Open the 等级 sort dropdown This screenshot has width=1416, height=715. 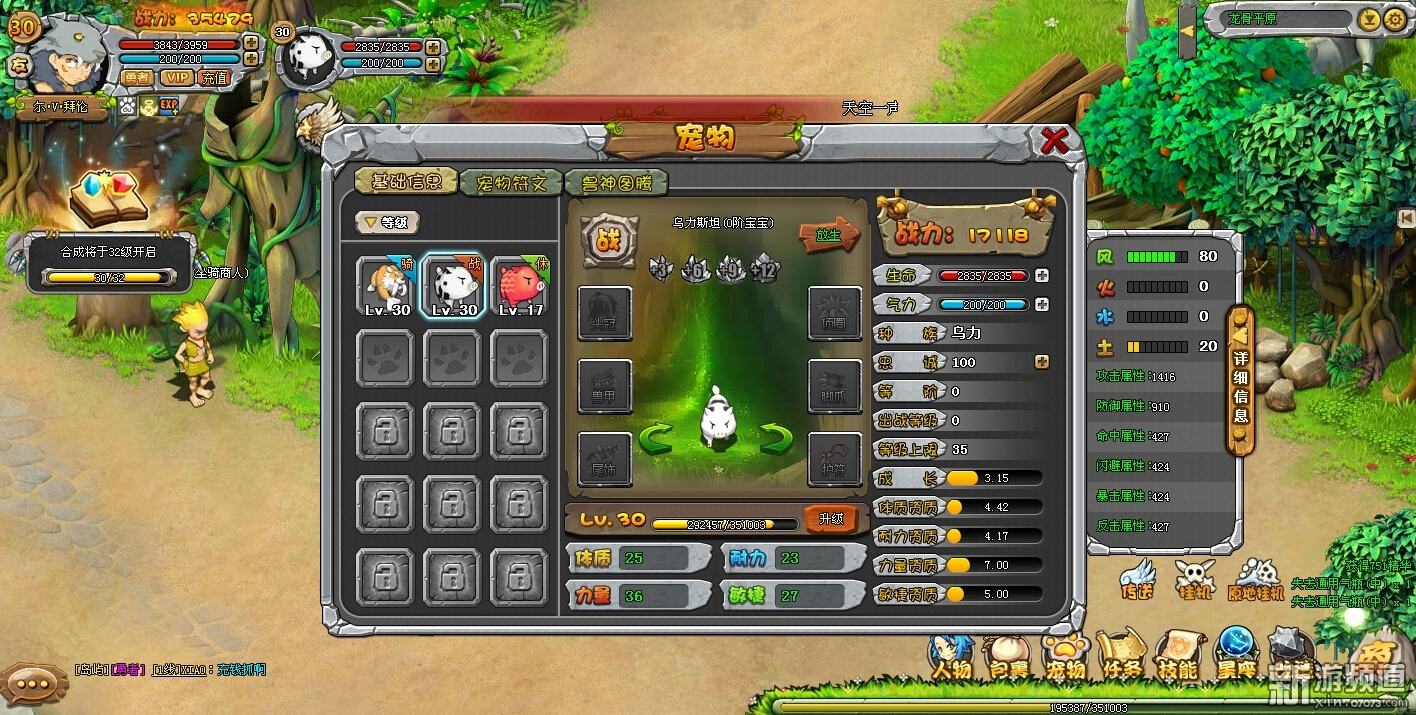(388, 223)
